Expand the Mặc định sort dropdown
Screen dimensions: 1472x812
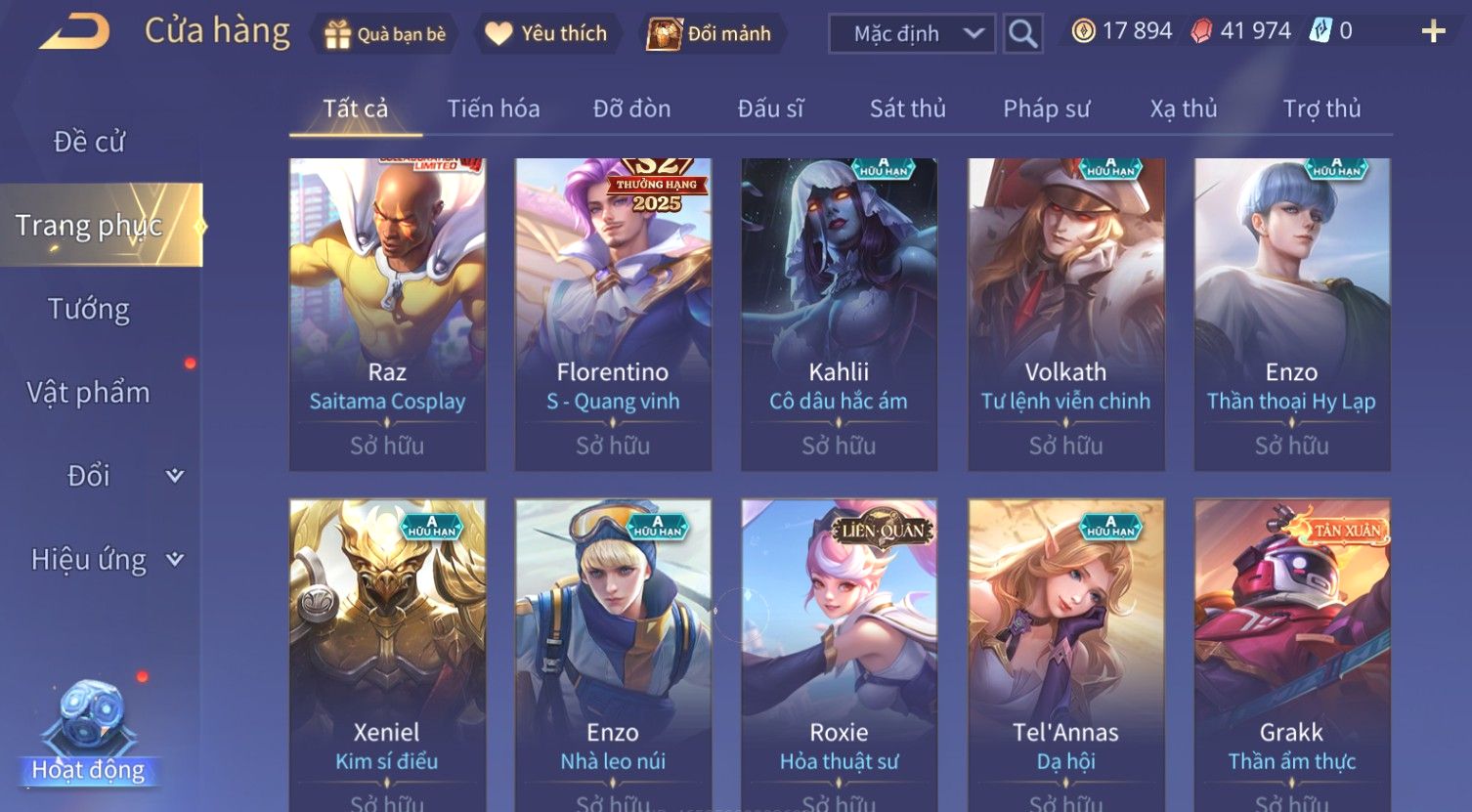point(911,34)
